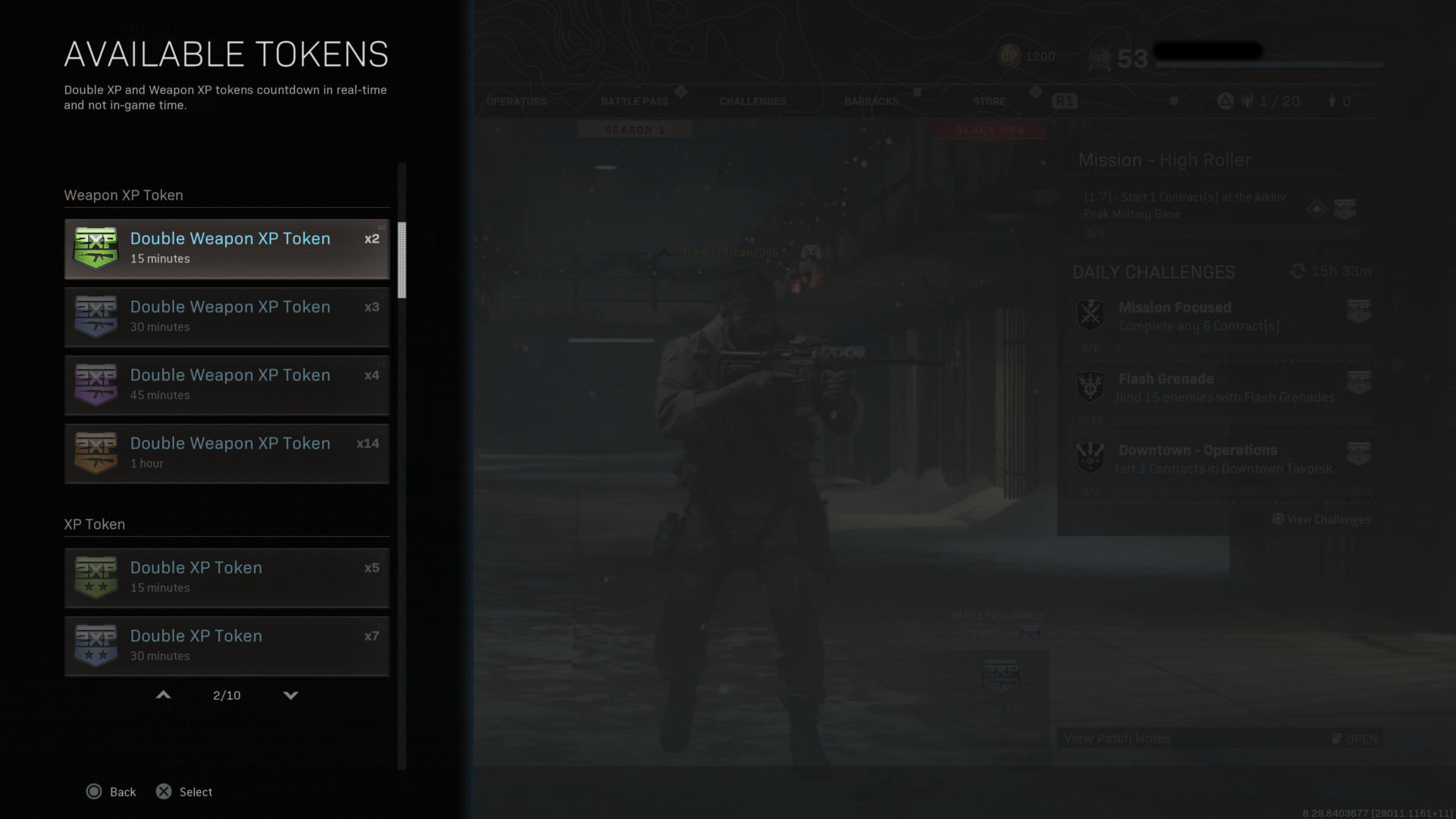Click the token list scrollbar thumb

[x=402, y=259]
